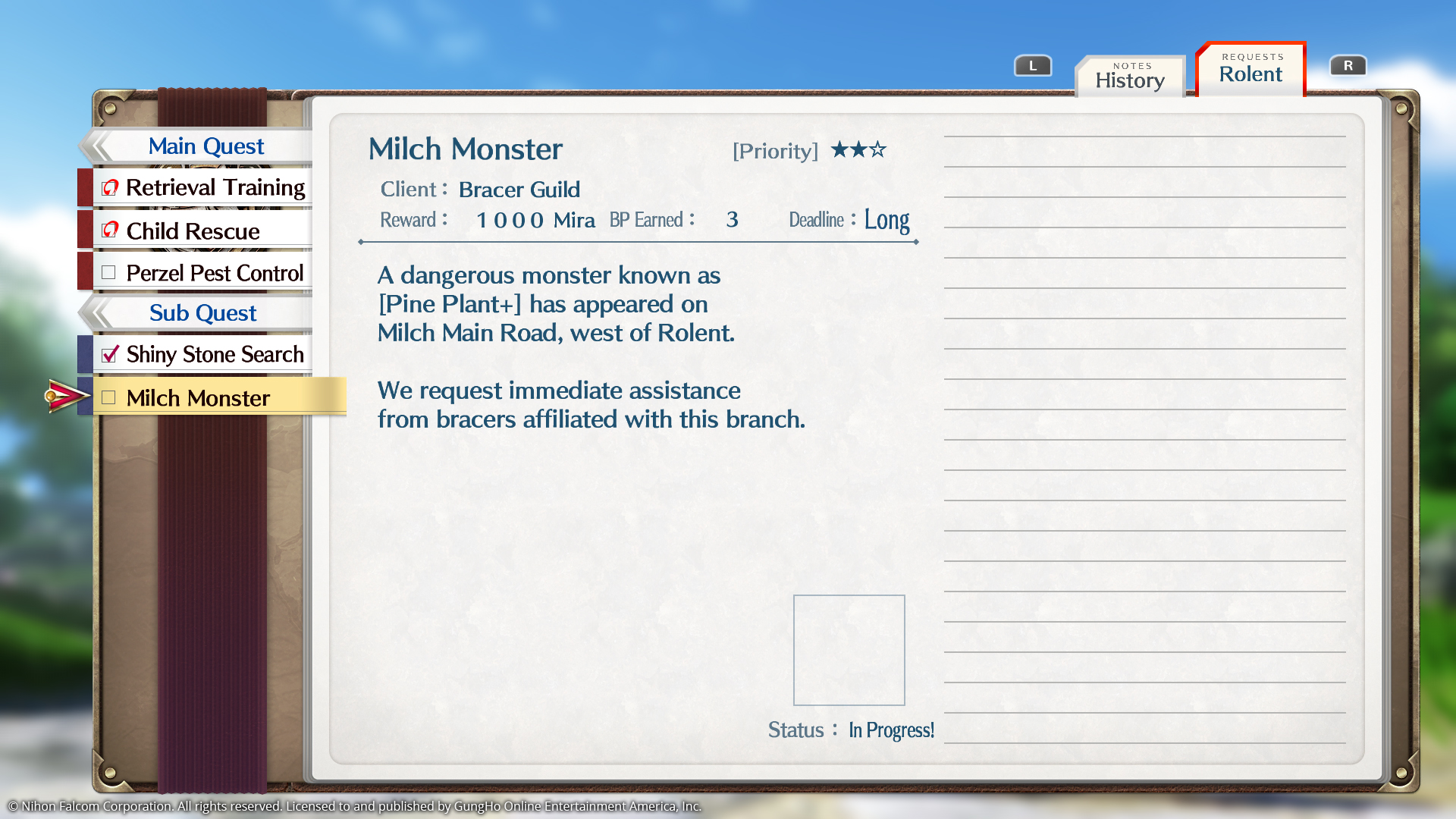Click the priority star rating

pyautogui.click(x=858, y=150)
